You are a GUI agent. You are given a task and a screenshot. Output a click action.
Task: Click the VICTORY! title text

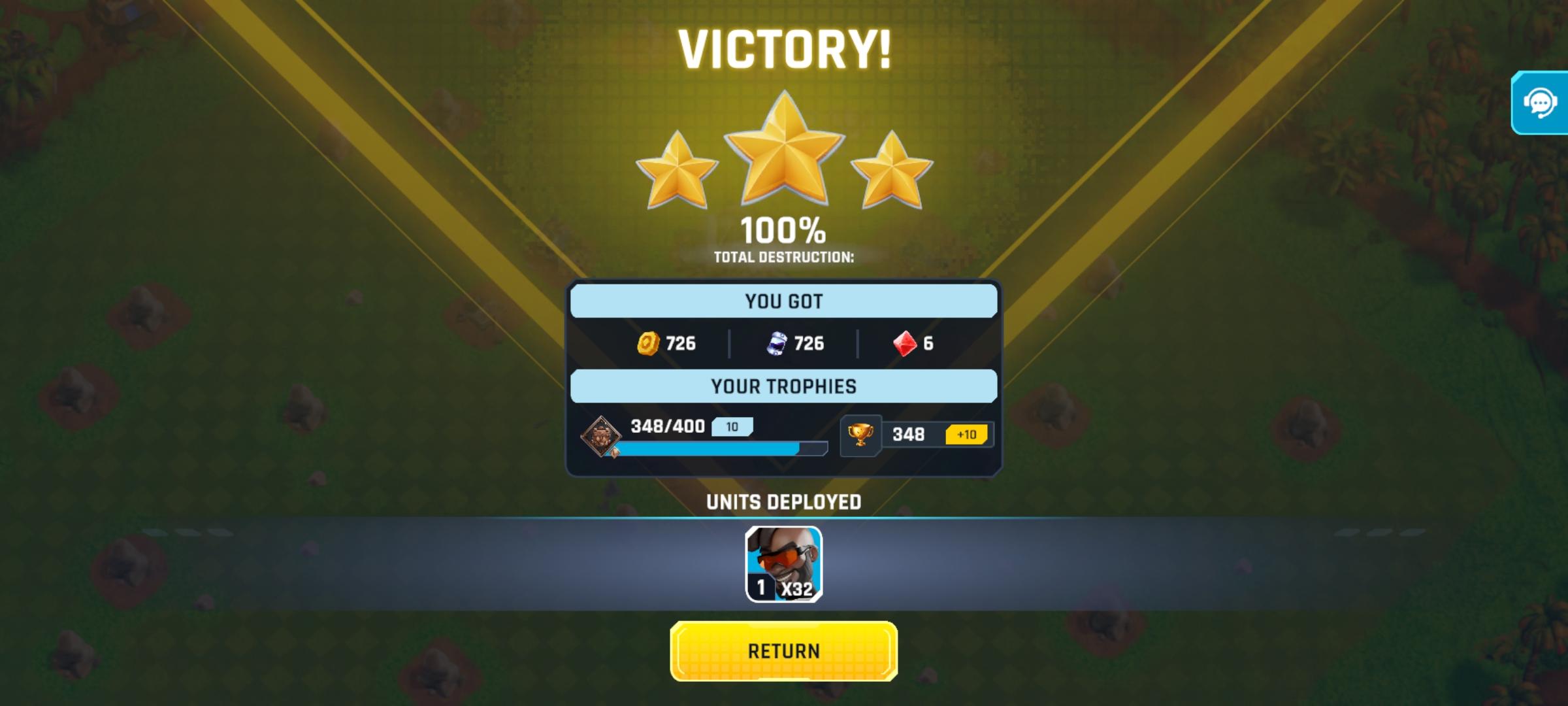point(783,49)
